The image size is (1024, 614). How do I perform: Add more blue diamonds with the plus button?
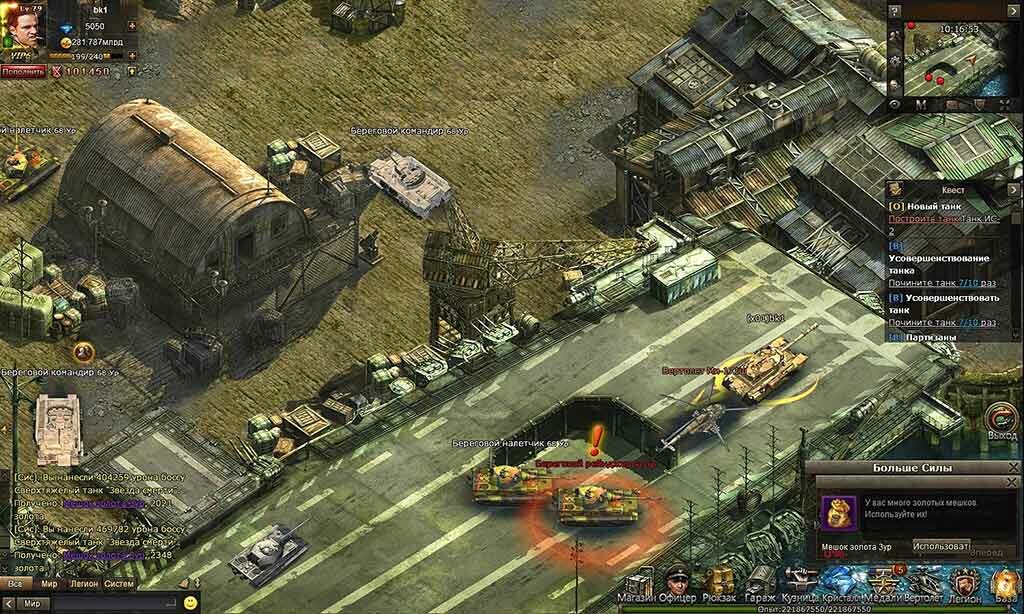132,26
